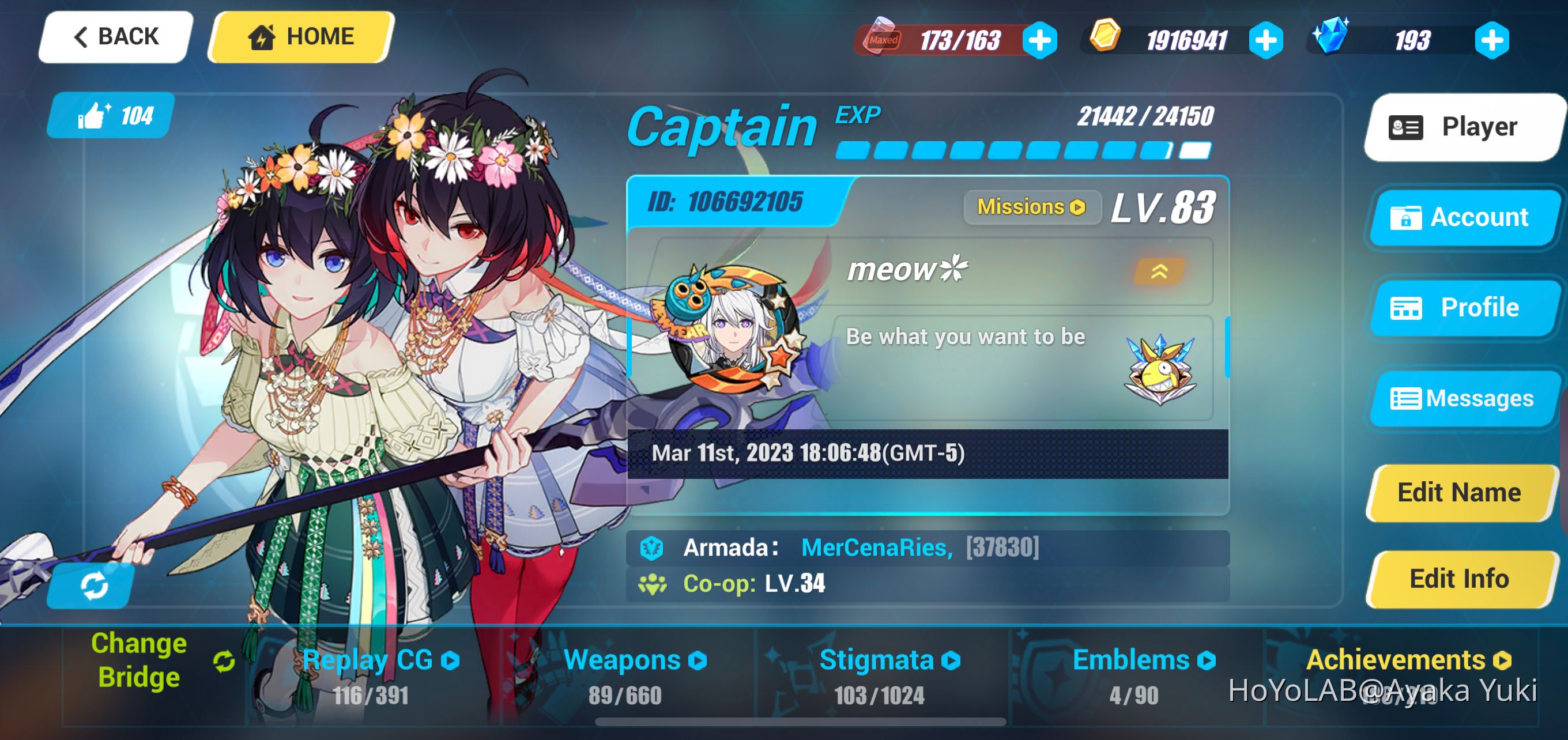Viewport: 1568px width, 740px height.
Task: Collapse the captain card with arrow button
Action: coord(1159,271)
